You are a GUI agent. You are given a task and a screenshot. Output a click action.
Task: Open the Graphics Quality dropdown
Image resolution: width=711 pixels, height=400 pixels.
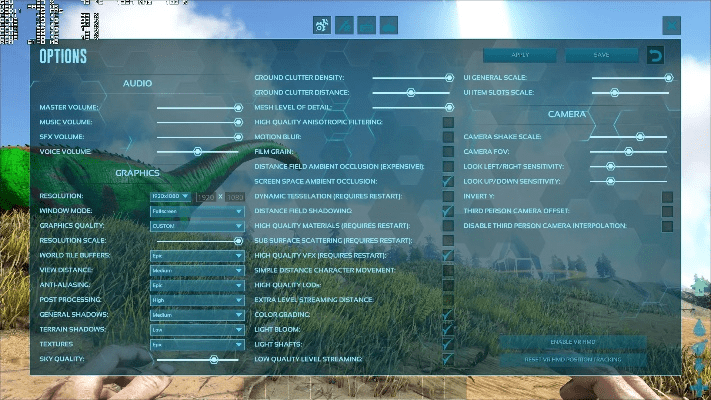(196, 226)
